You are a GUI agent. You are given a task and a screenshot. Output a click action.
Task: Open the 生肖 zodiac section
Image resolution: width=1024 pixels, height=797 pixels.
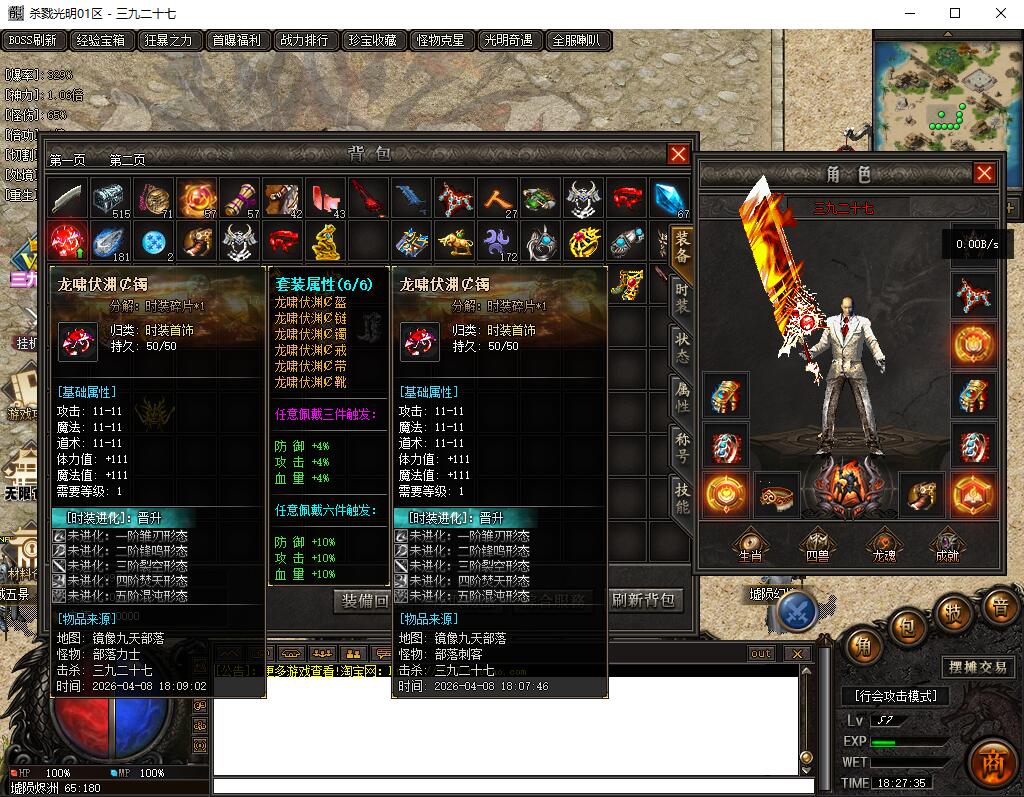coord(749,543)
